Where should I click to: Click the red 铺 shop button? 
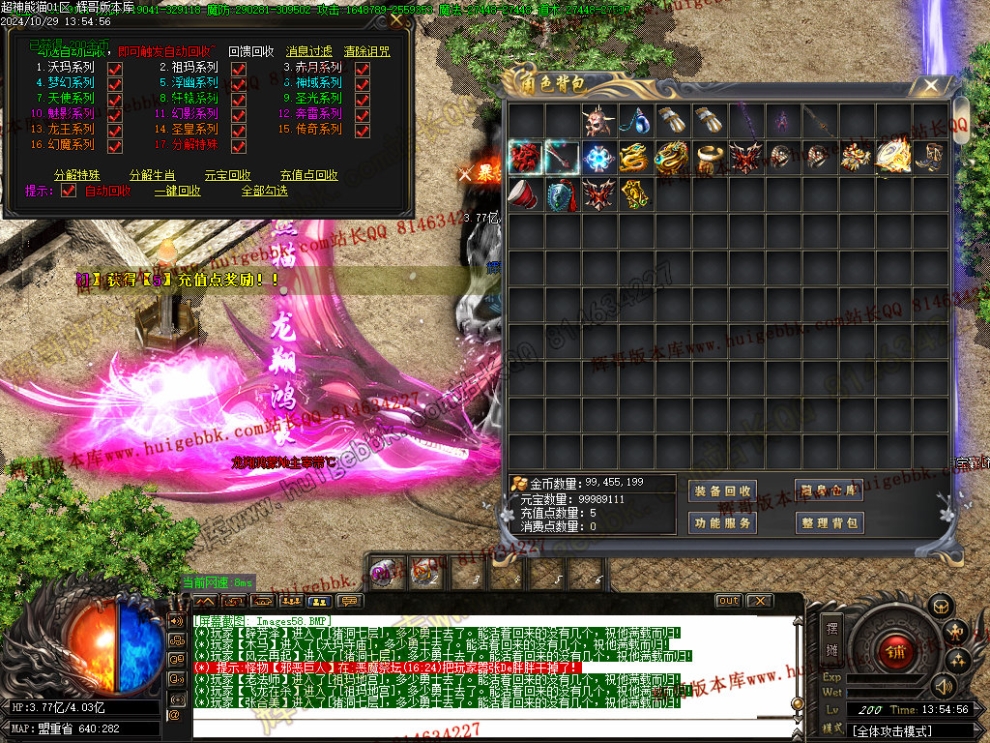coord(893,652)
